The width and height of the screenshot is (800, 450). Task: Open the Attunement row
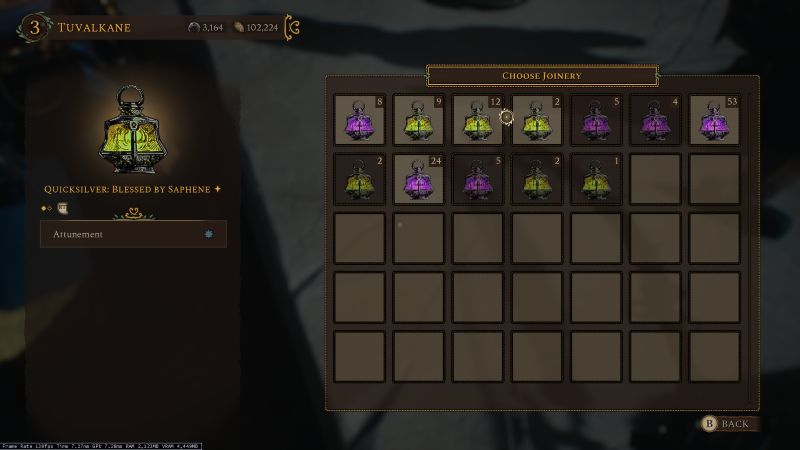[133, 234]
